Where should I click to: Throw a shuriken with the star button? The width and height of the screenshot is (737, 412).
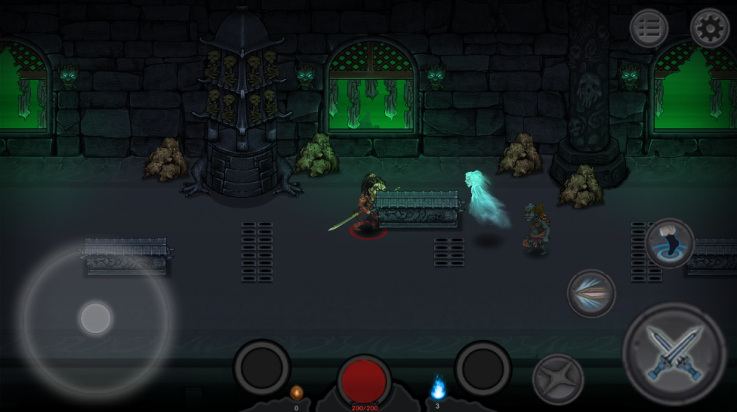(x=558, y=379)
